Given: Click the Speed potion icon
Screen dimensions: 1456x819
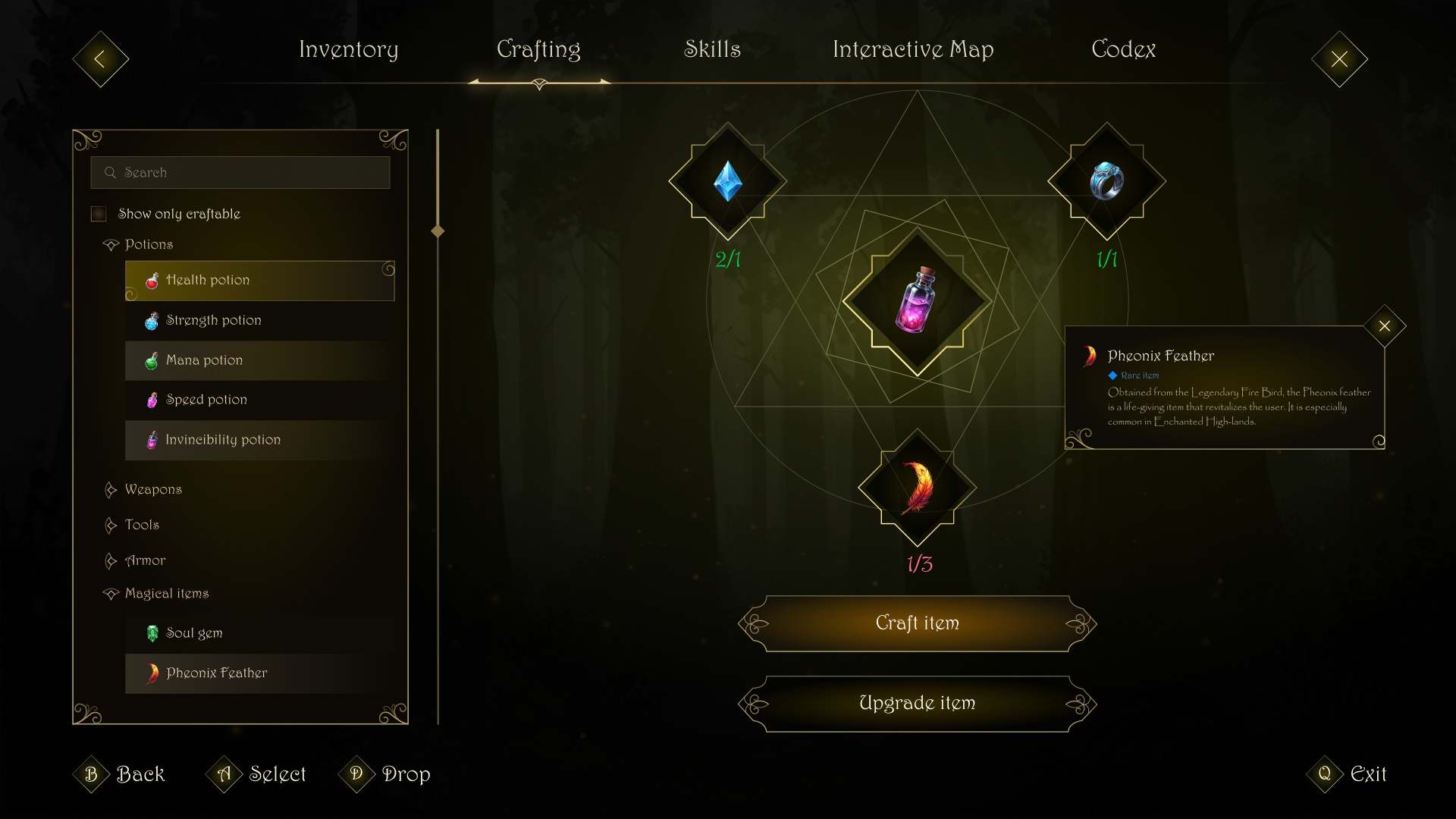Looking at the screenshot, I should pos(152,400).
